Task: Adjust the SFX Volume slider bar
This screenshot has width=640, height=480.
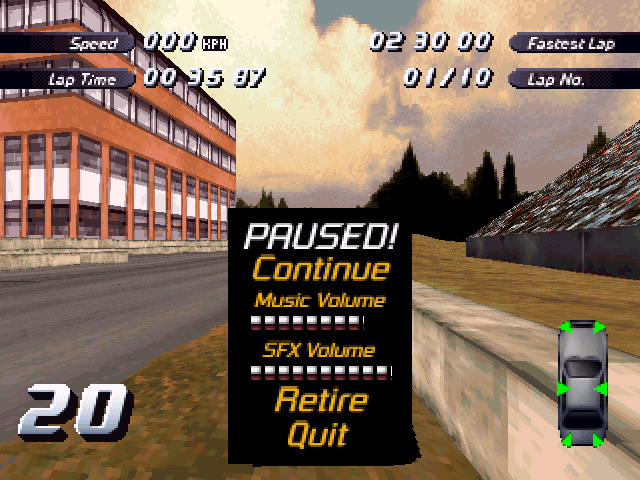Action: tap(320, 373)
